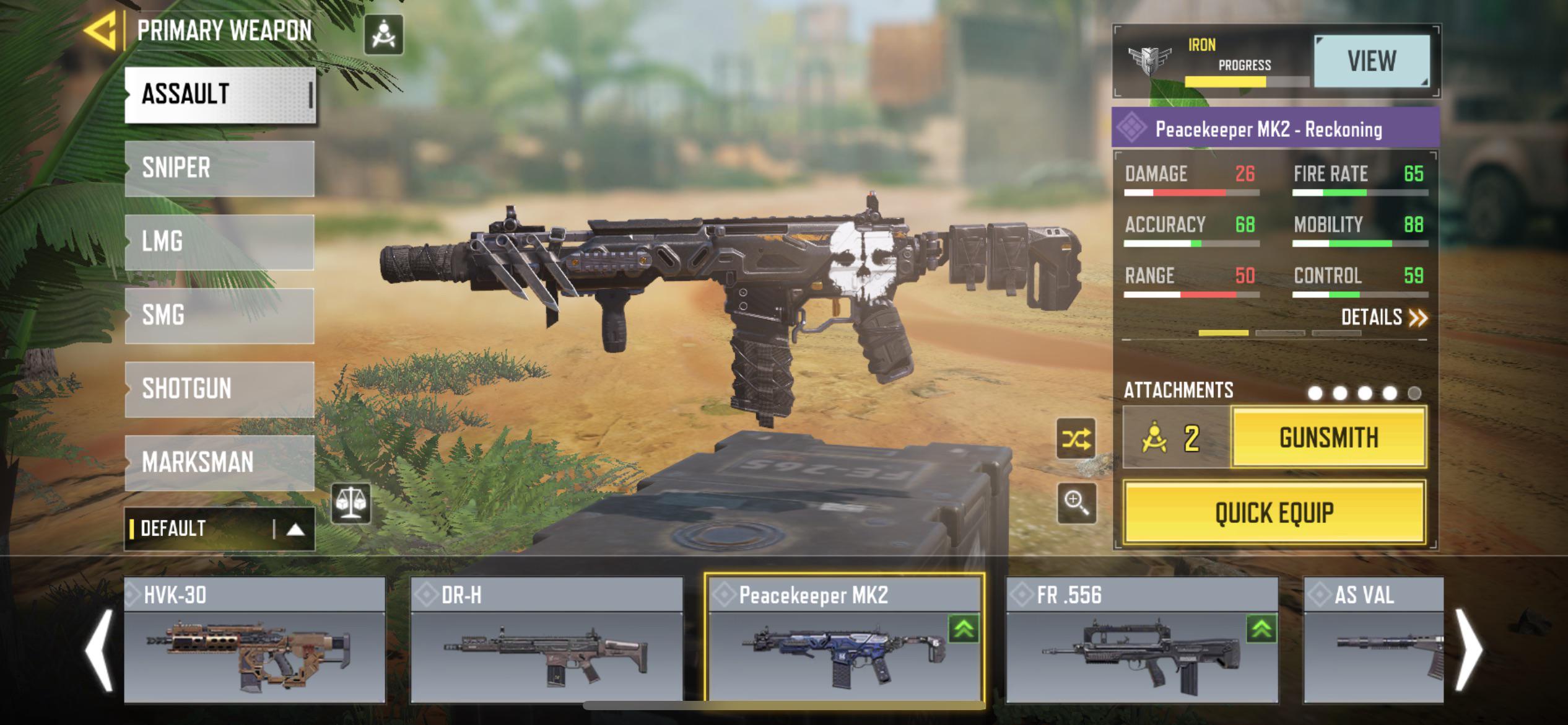Tap the shuffle camo icon near the crate

tap(1075, 437)
